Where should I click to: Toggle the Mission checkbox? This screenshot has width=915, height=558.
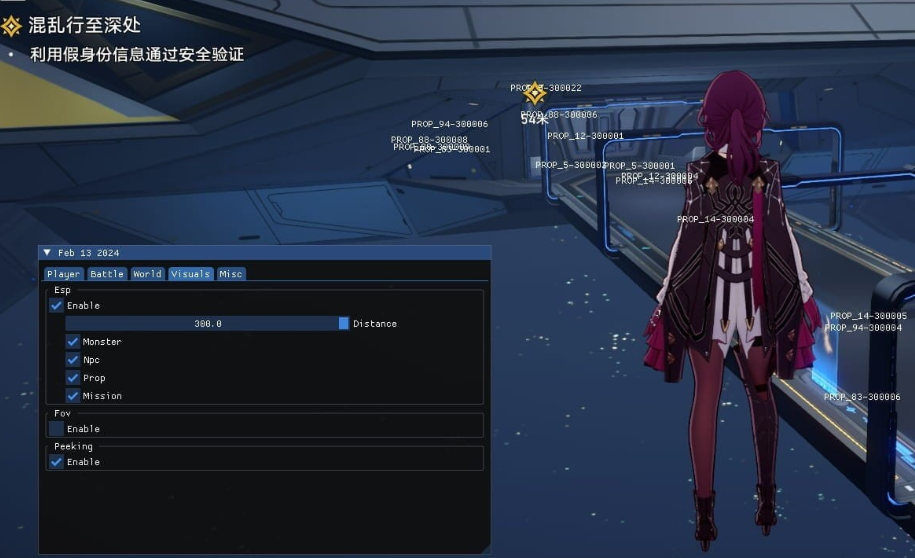pyautogui.click(x=73, y=396)
